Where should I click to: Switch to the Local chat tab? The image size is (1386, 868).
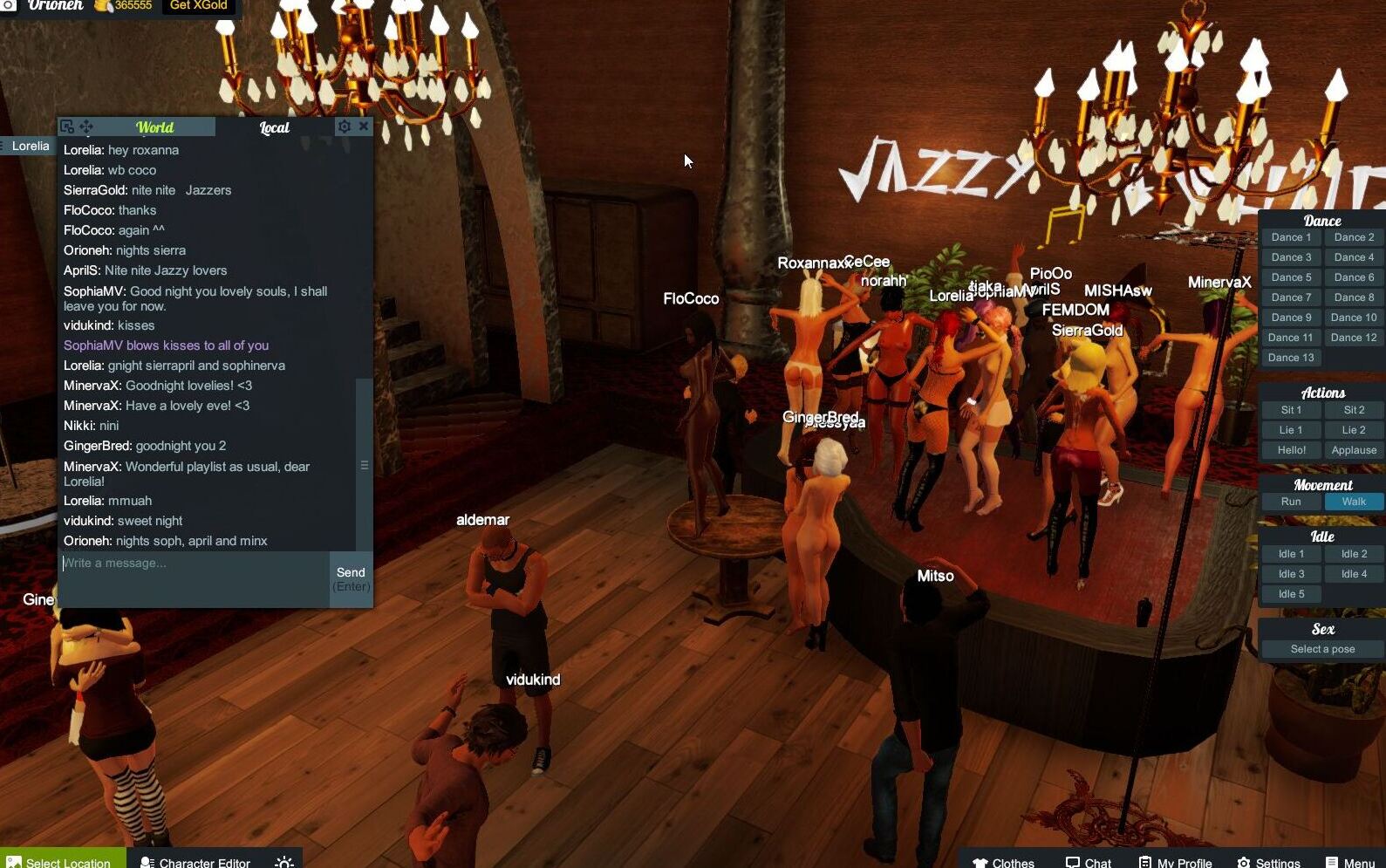(273, 126)
